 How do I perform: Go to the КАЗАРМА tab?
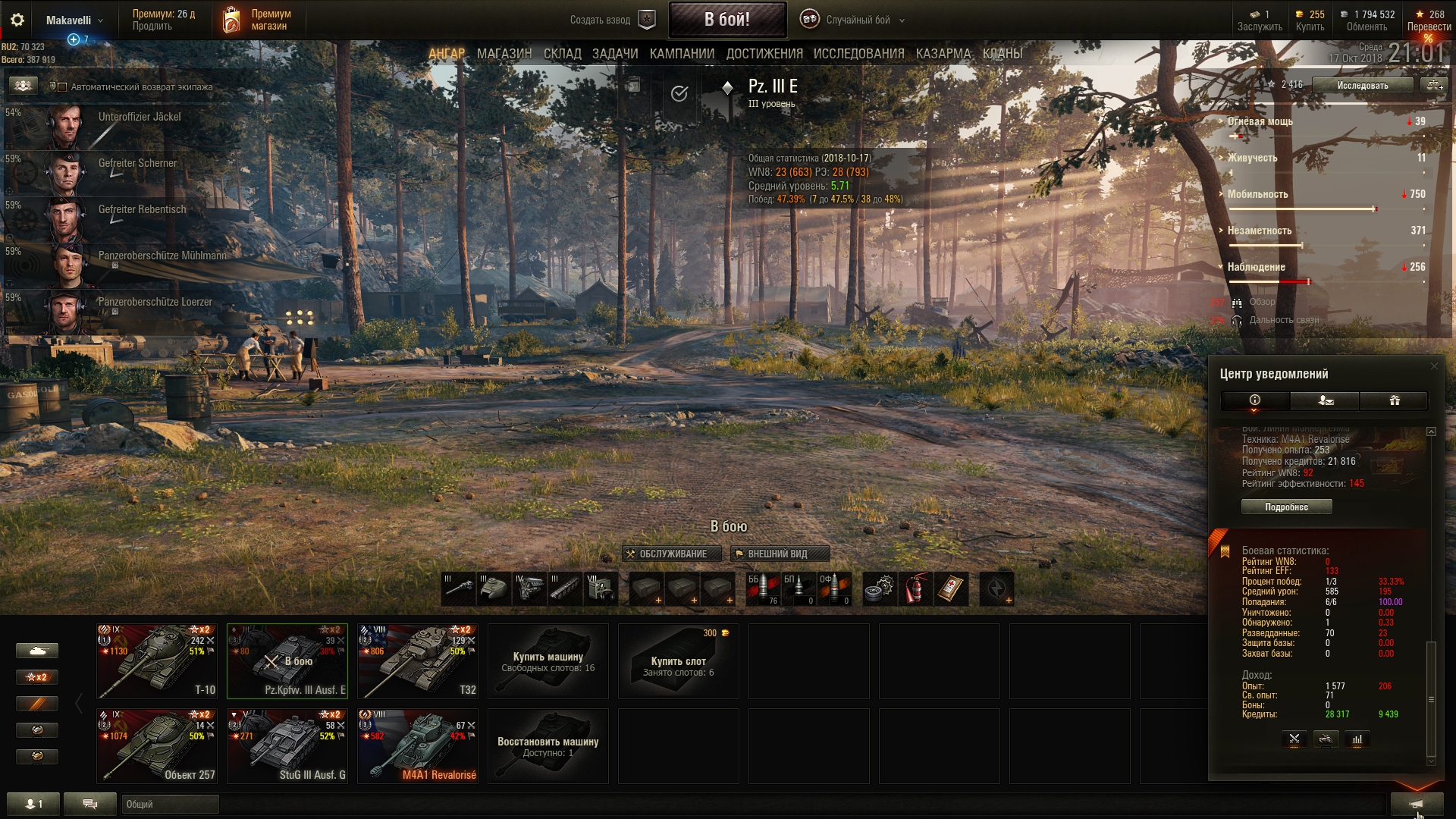click(943, 54)
